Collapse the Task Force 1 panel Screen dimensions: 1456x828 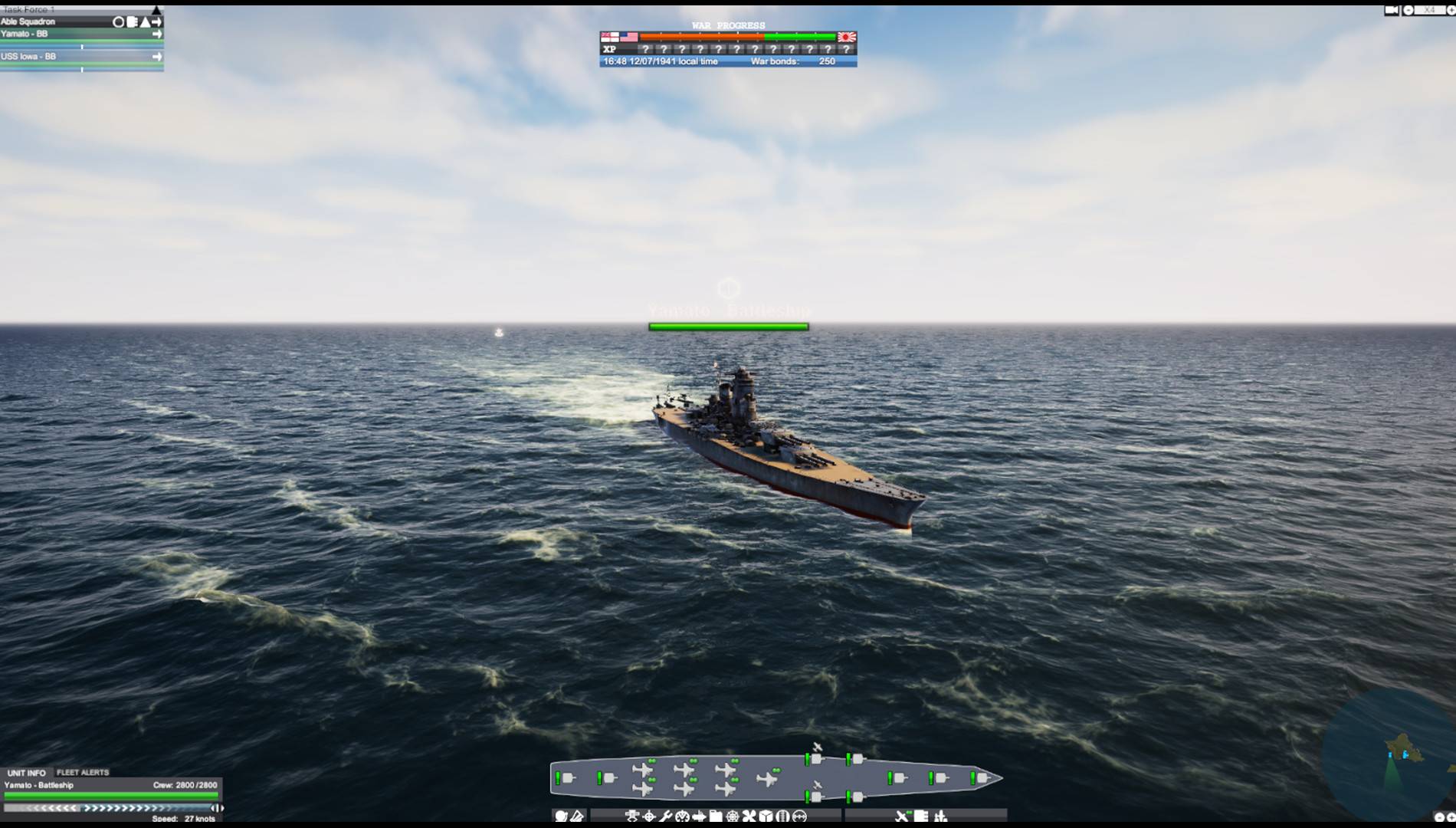coord(156,11)
